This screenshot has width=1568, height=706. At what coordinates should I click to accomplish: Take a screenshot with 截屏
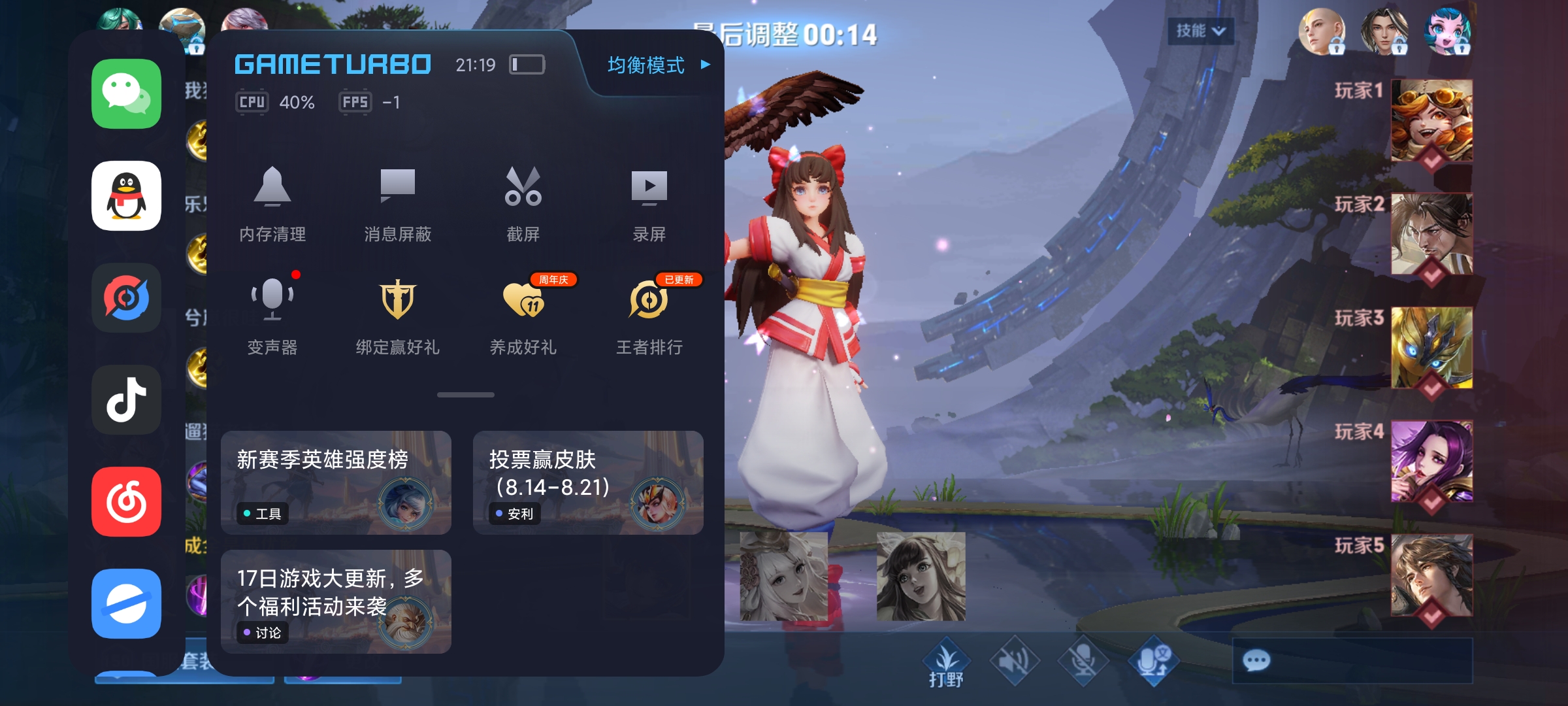tap(523, 203)
